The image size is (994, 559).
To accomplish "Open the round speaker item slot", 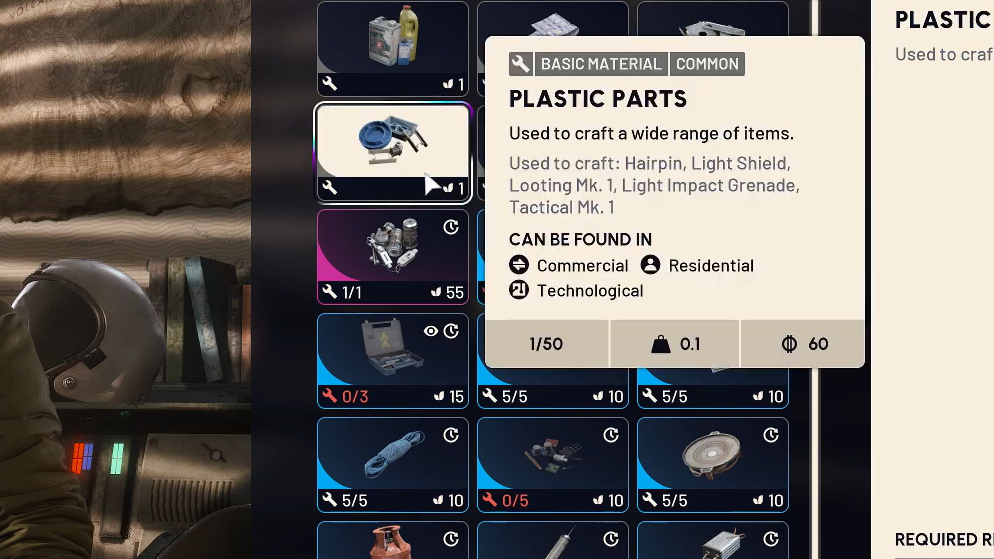I will 712,464.
